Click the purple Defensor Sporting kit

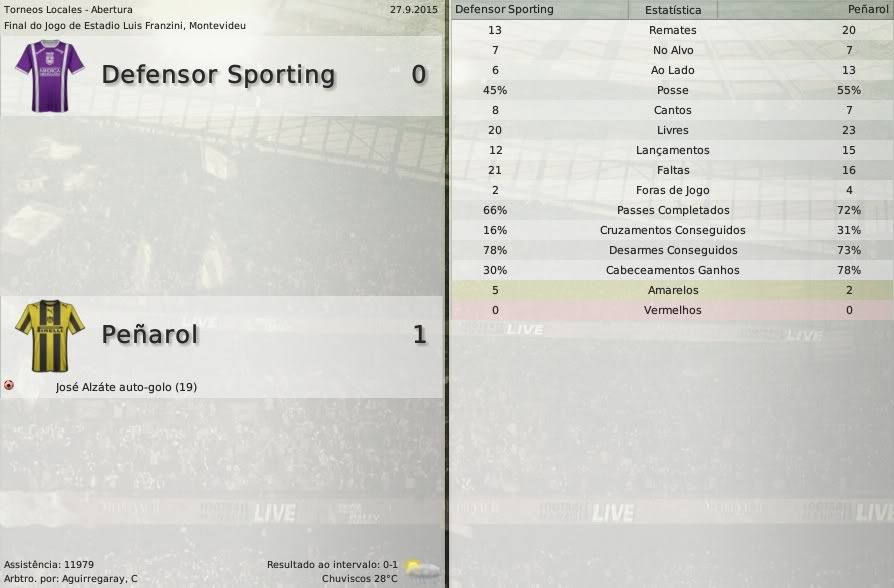[50, 73]
